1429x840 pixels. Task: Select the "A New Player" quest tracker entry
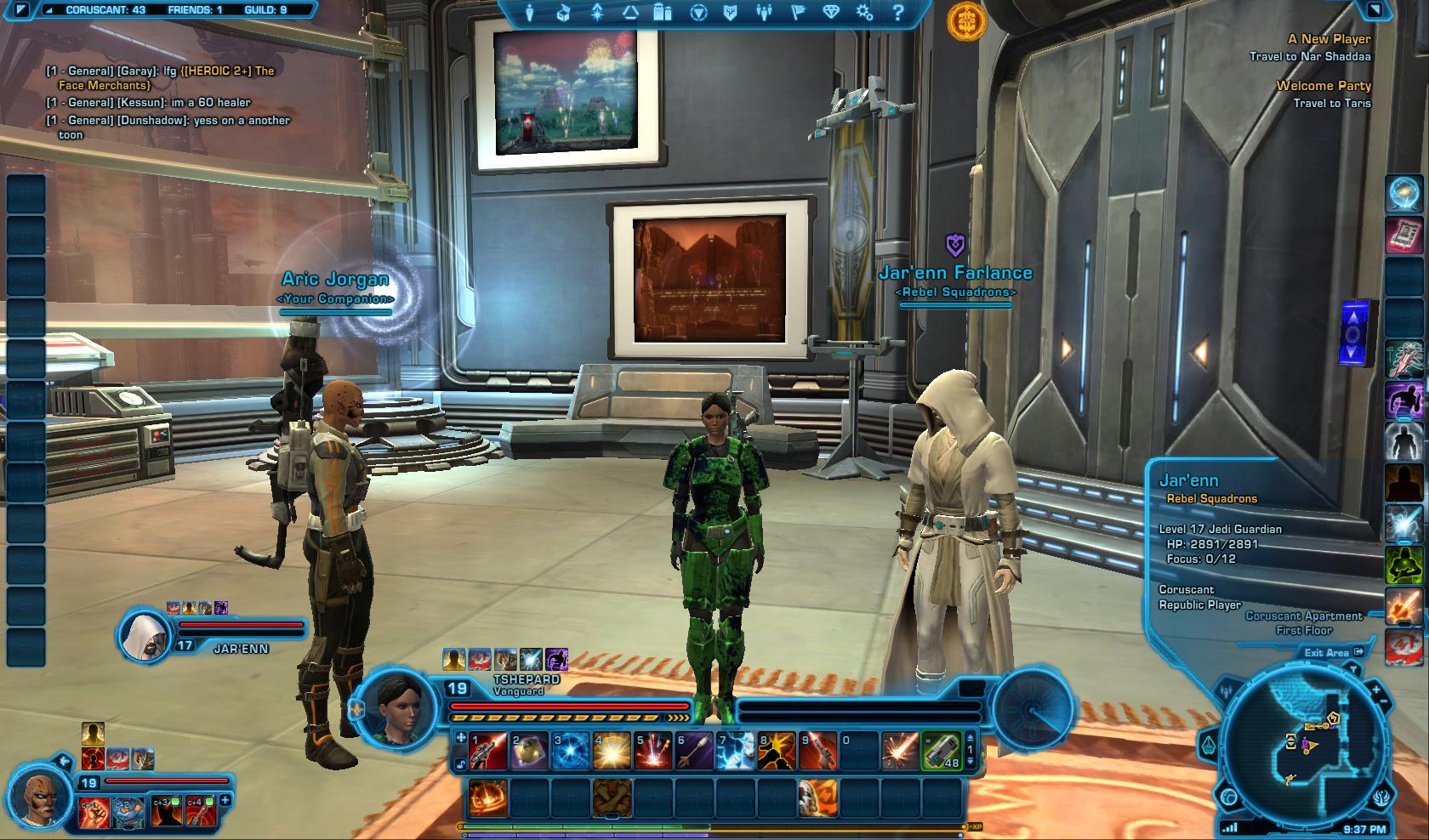point(1329,39)
